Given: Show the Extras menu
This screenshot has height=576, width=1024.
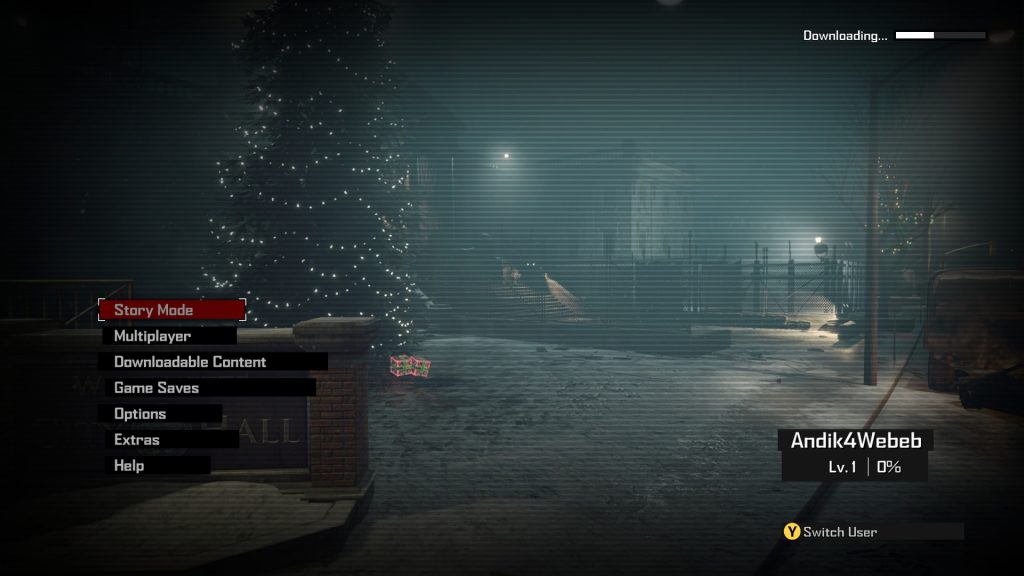Looking at the screenshot, I should tap(168, 440).
